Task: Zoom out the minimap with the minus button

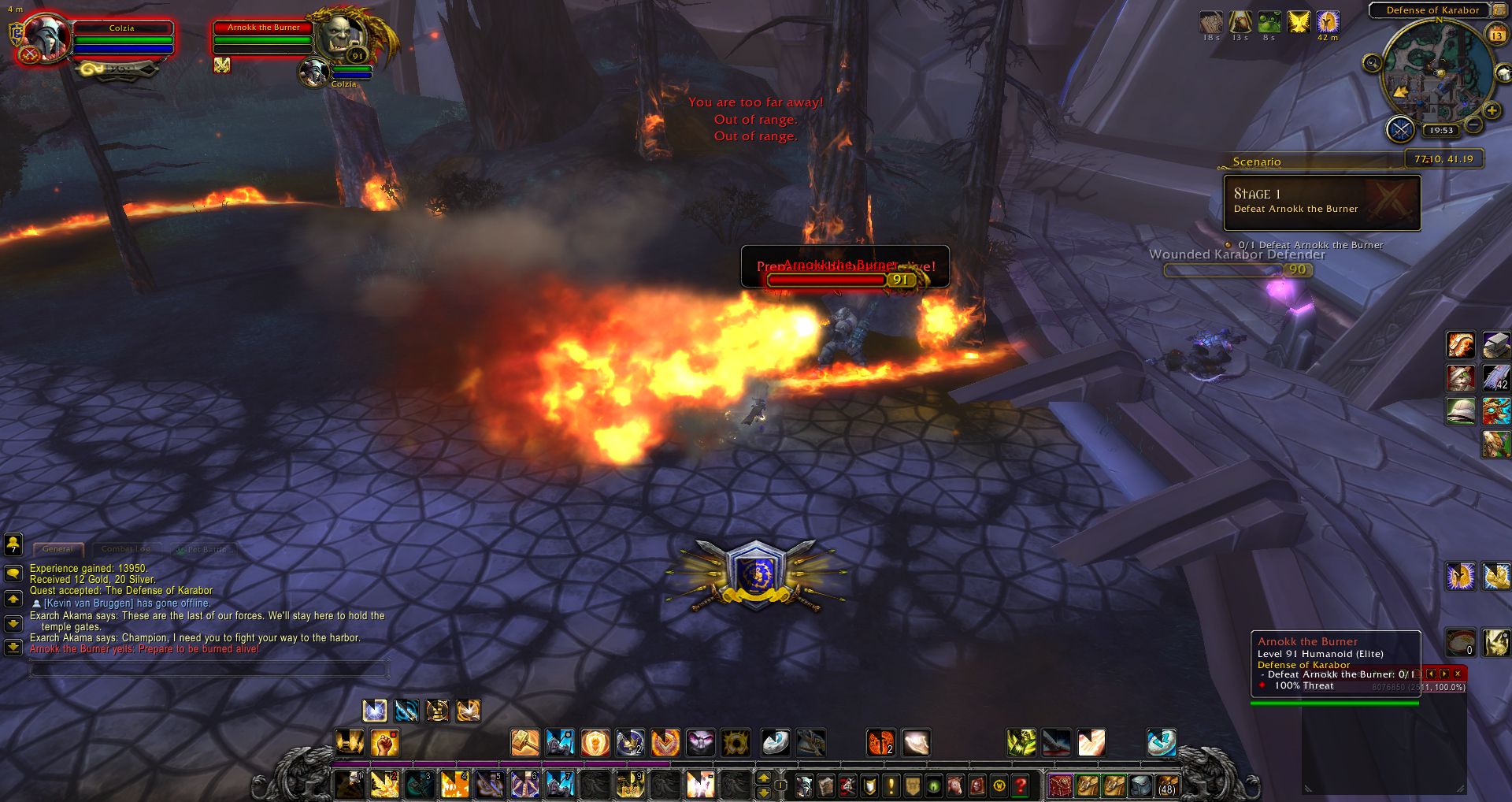Action: (1473, 124)
